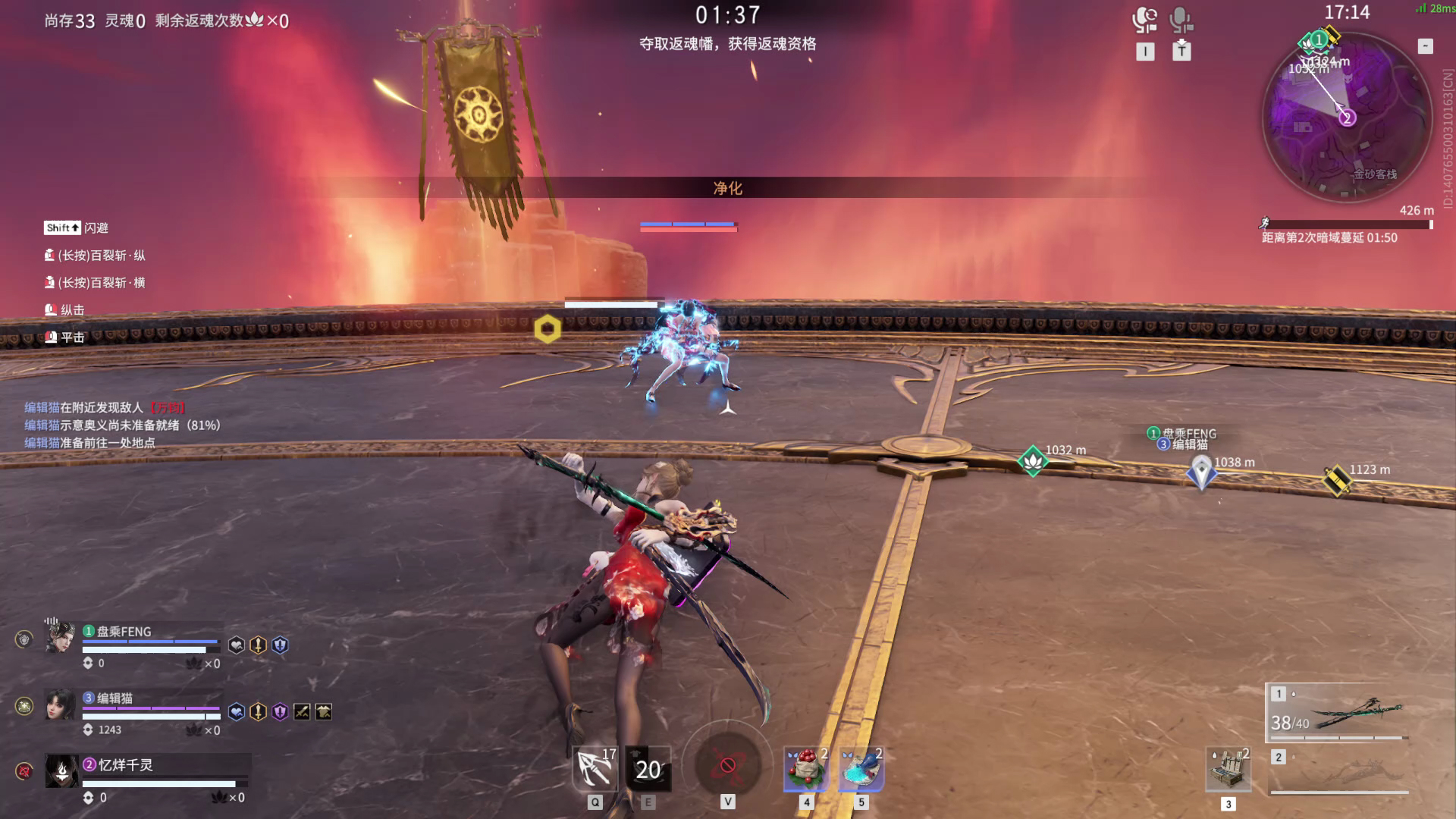This screenshot has width=1456, height=819.
Task: Click teammate name 盘乘FENG in the party list
Action: tap(124, 632)
